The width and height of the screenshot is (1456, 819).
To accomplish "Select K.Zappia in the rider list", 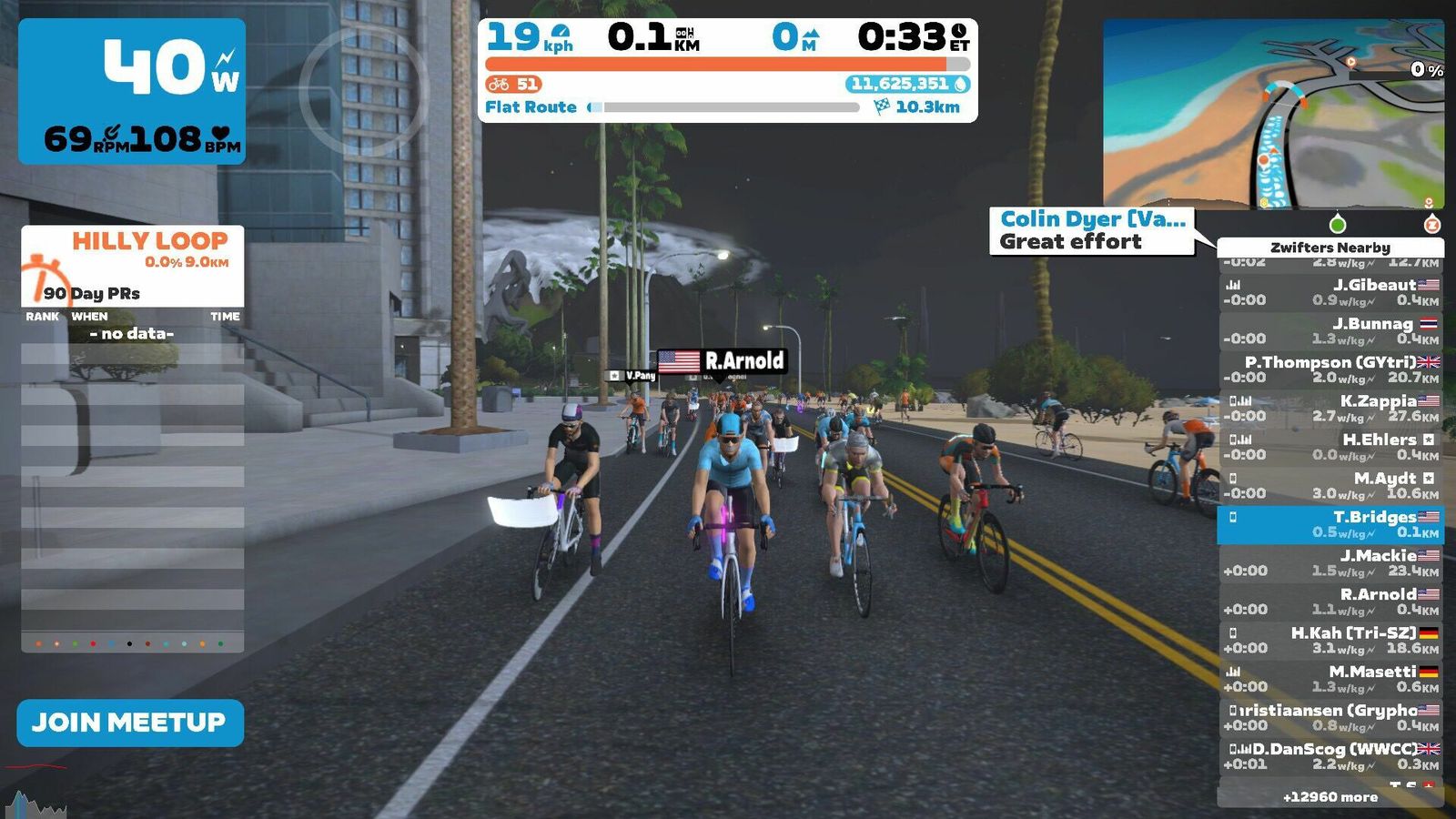I will tap(1330, 408).
